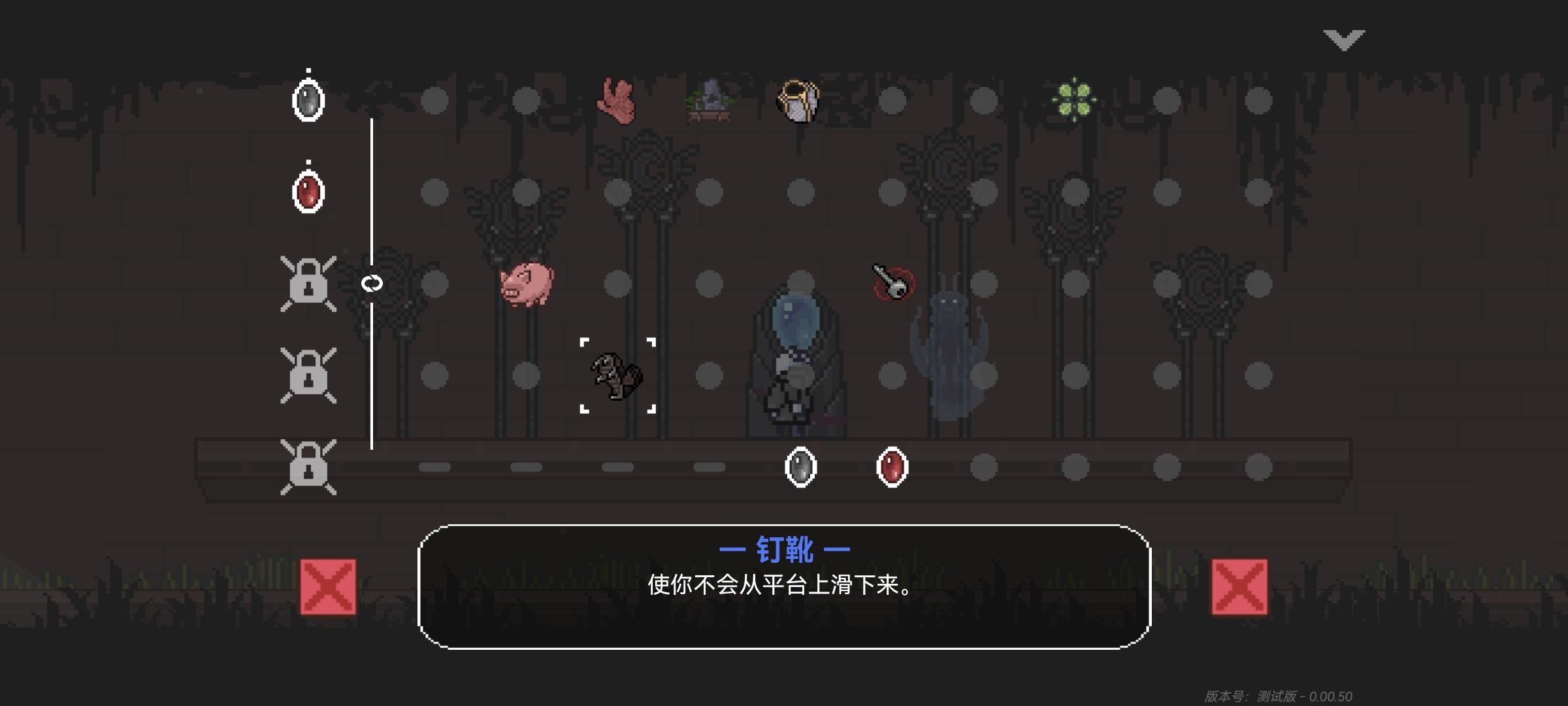The width and height of the screenshot is (1568, 706).
Task: Select the pink rabbit item at the top
Action: pyautogui.click(x=617, y=99)
